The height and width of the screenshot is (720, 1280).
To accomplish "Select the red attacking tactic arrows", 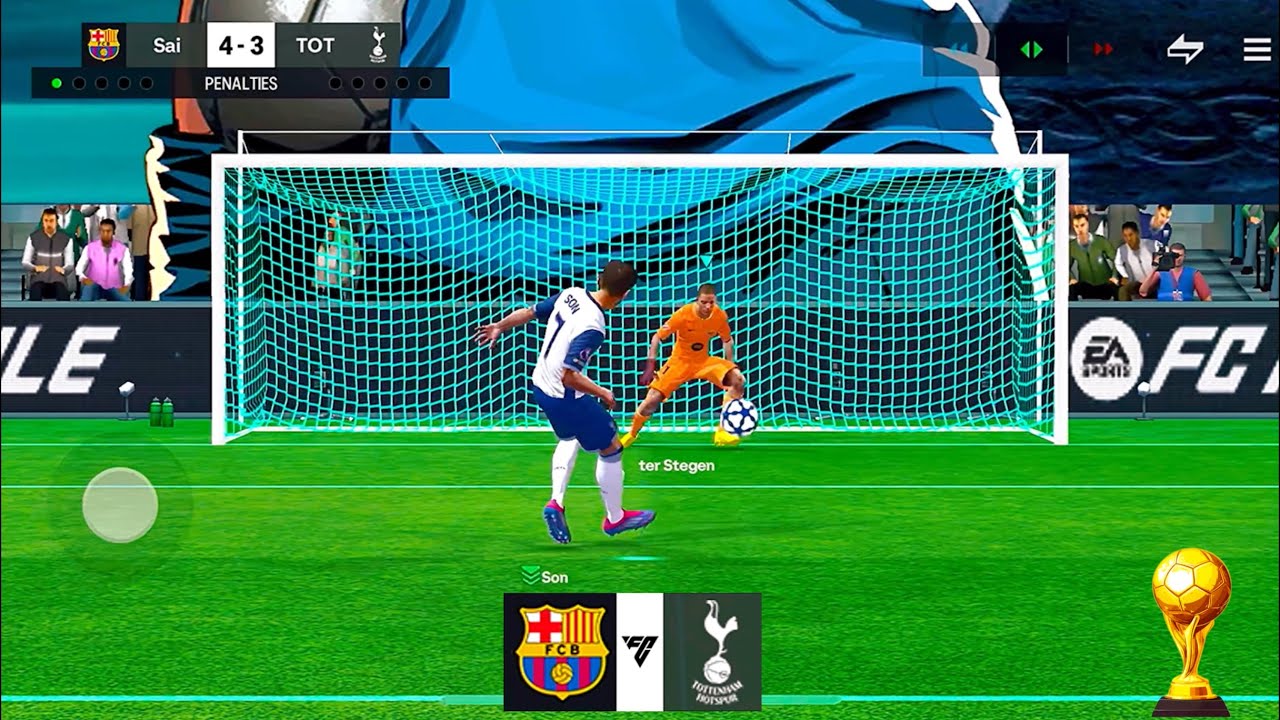I will (x=1103, y=49).
